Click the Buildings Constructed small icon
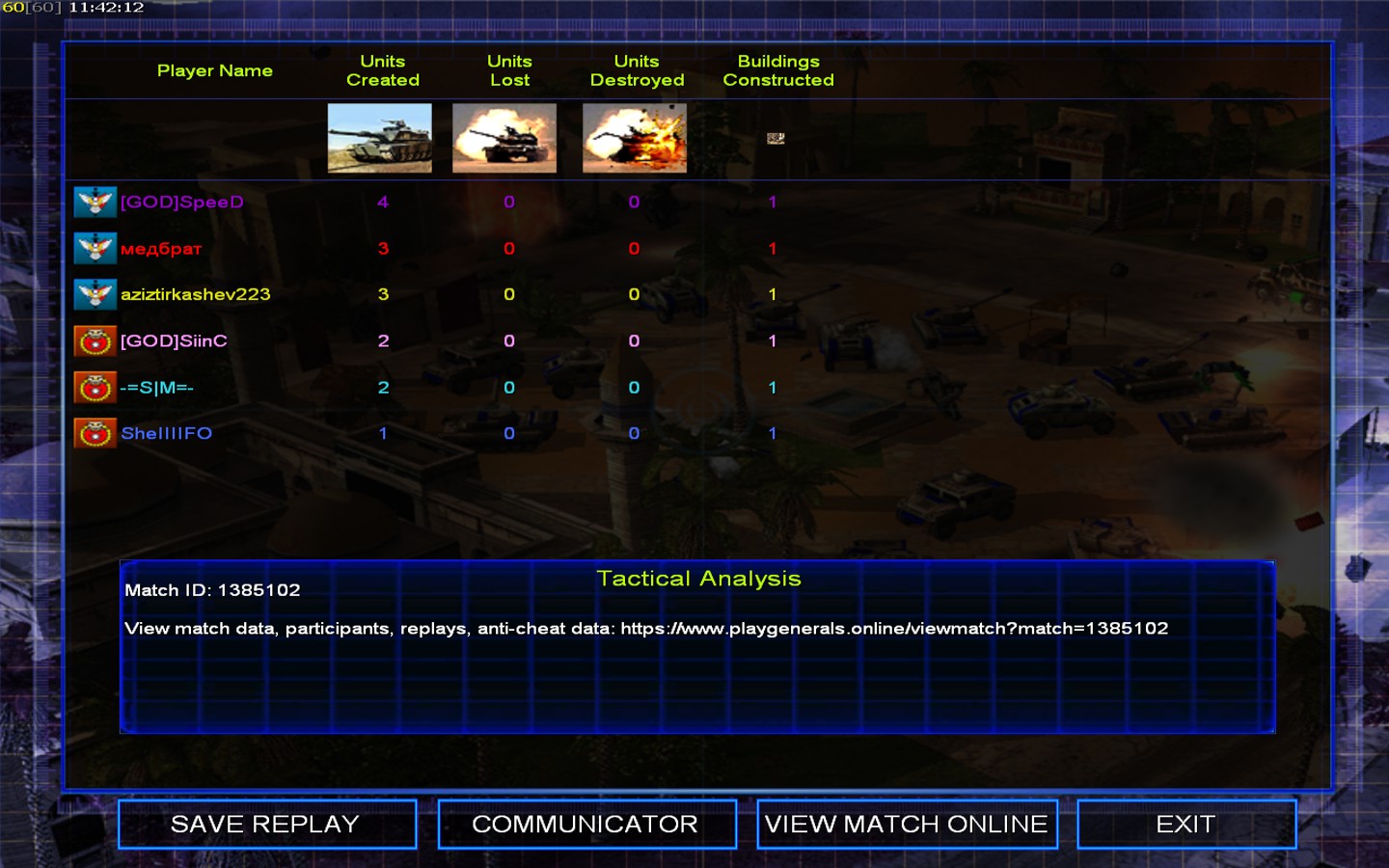1389x868 pixels. [x=776, y=138]
